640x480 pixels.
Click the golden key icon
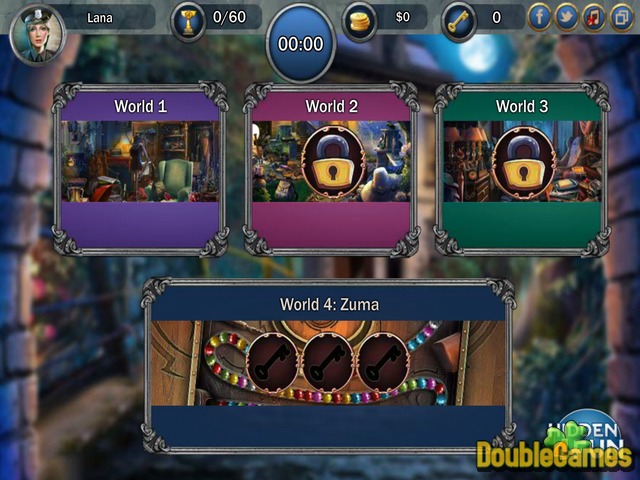[459, 20]
